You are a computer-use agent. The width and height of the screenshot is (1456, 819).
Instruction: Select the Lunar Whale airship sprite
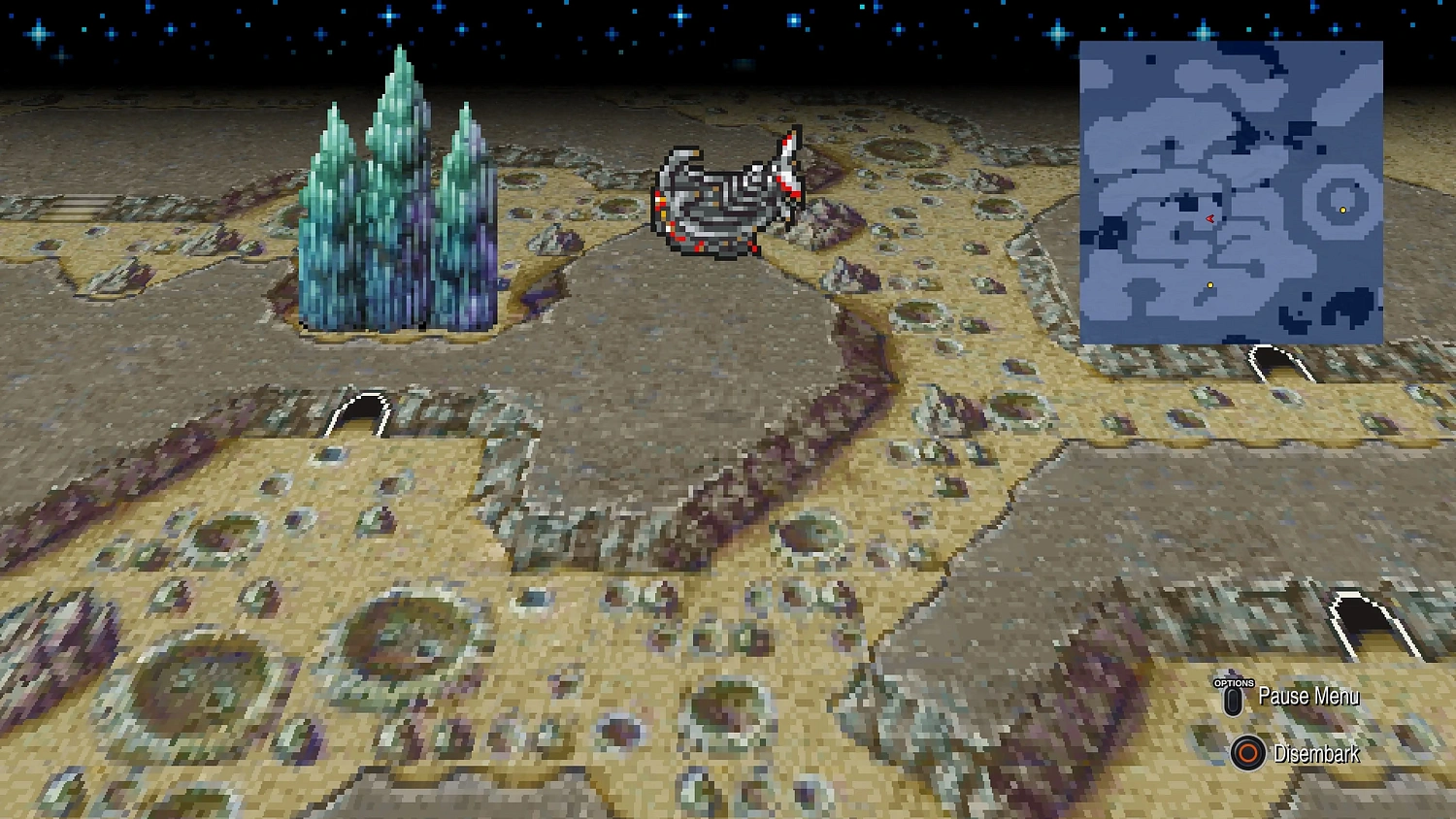728,194
